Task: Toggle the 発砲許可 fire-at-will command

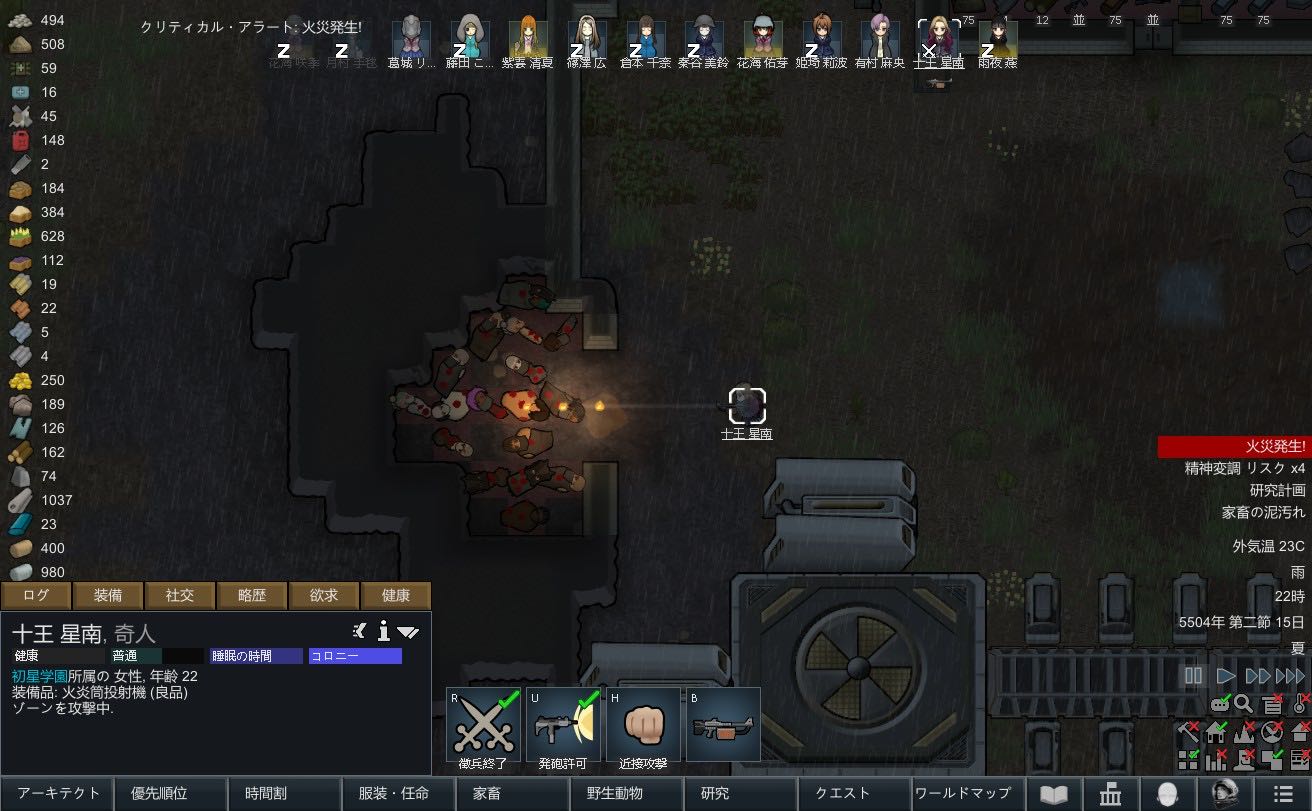Action: [x=563, y=725]
